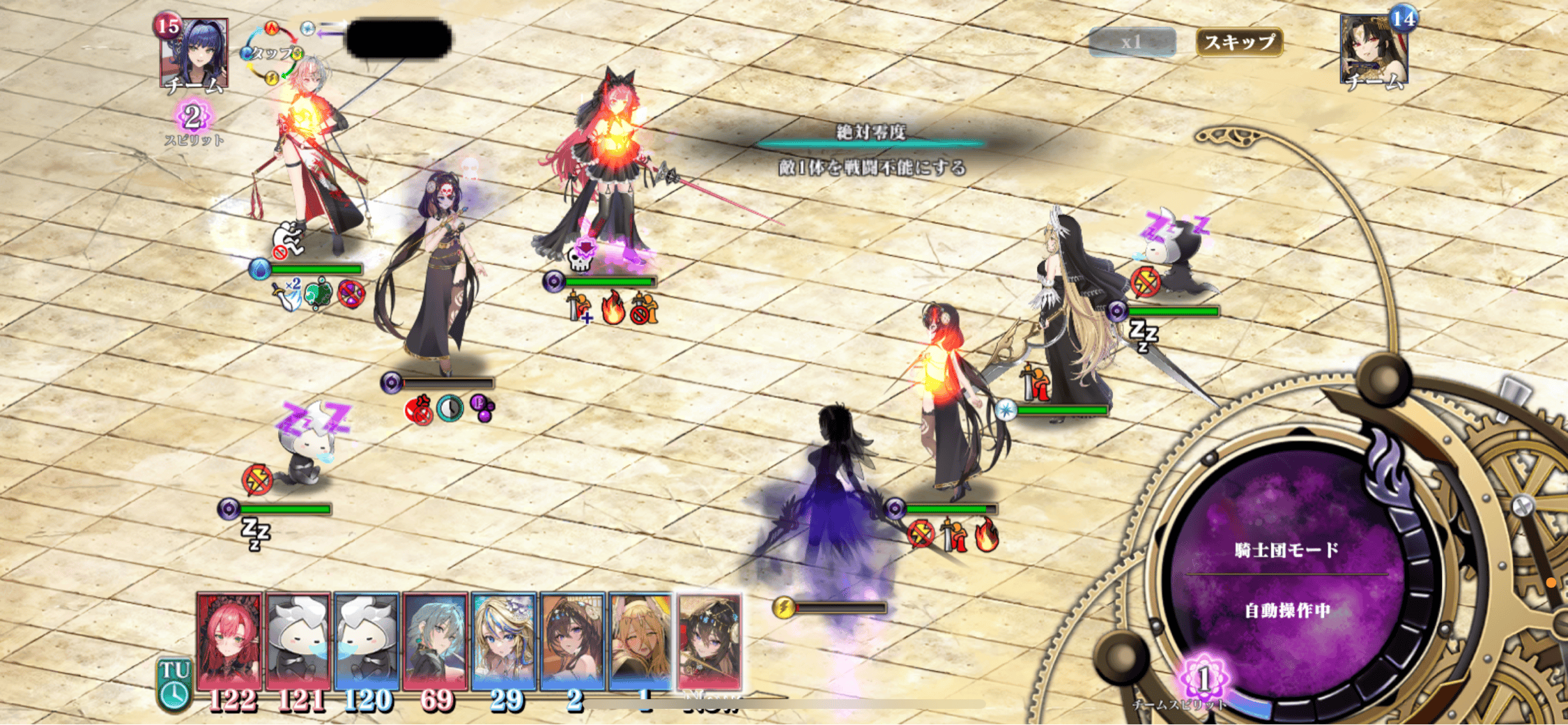Tap the purple spirit counter under team portrait
The width and height of the screenshot is (1568, 725).
(x=193, y=116)
